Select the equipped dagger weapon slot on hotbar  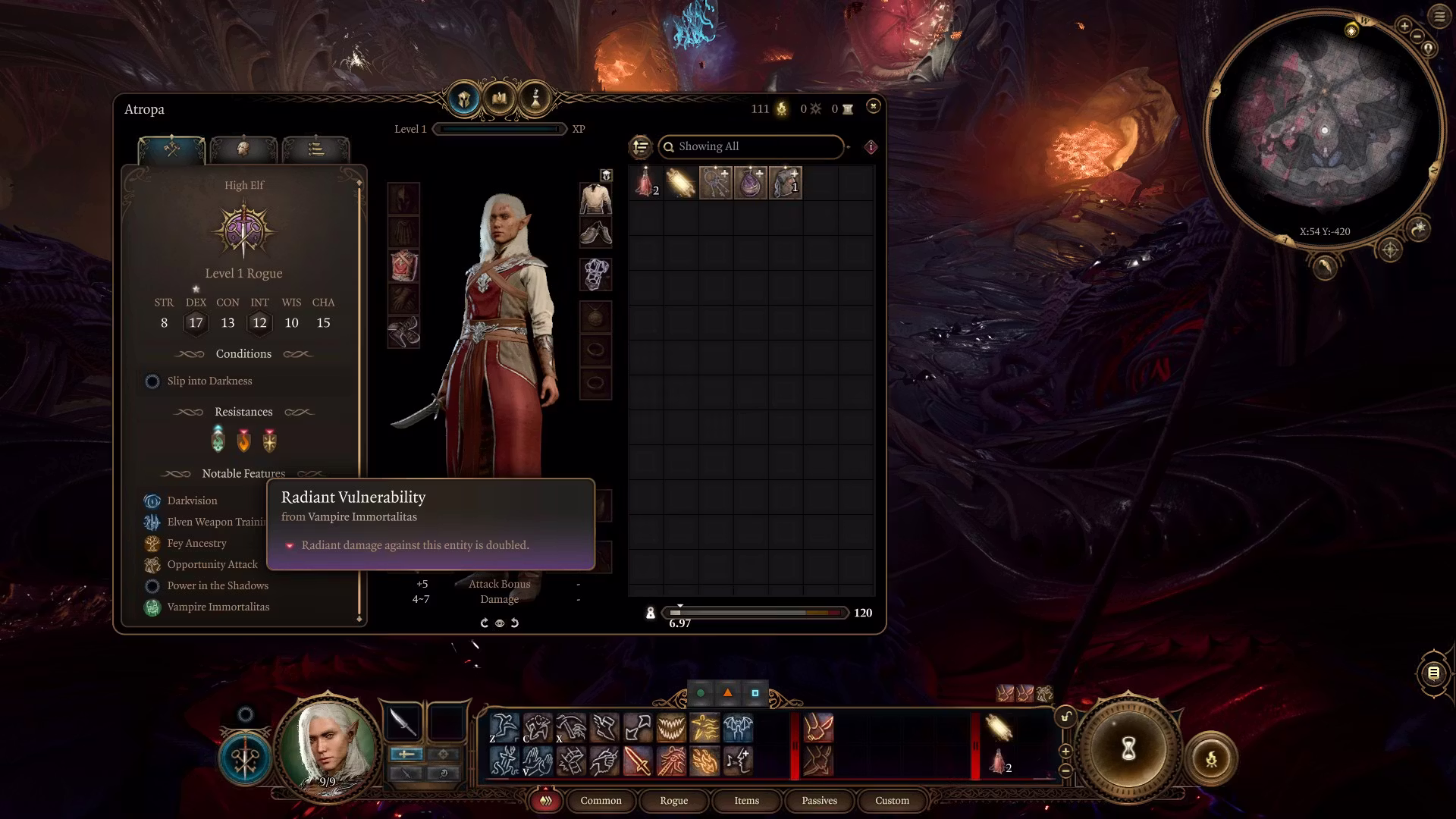pos(403,722)
